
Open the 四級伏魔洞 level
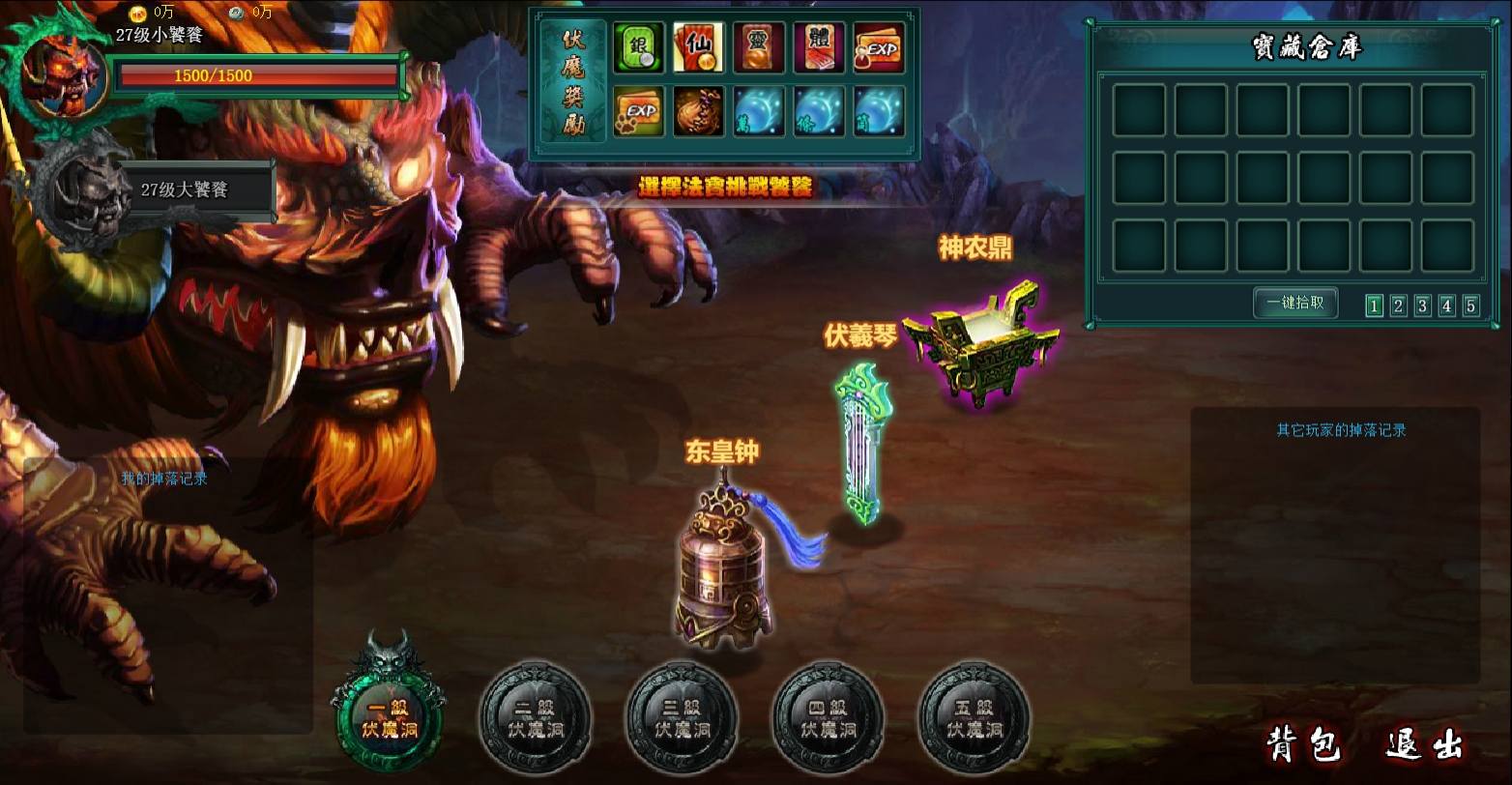point(828,717)
